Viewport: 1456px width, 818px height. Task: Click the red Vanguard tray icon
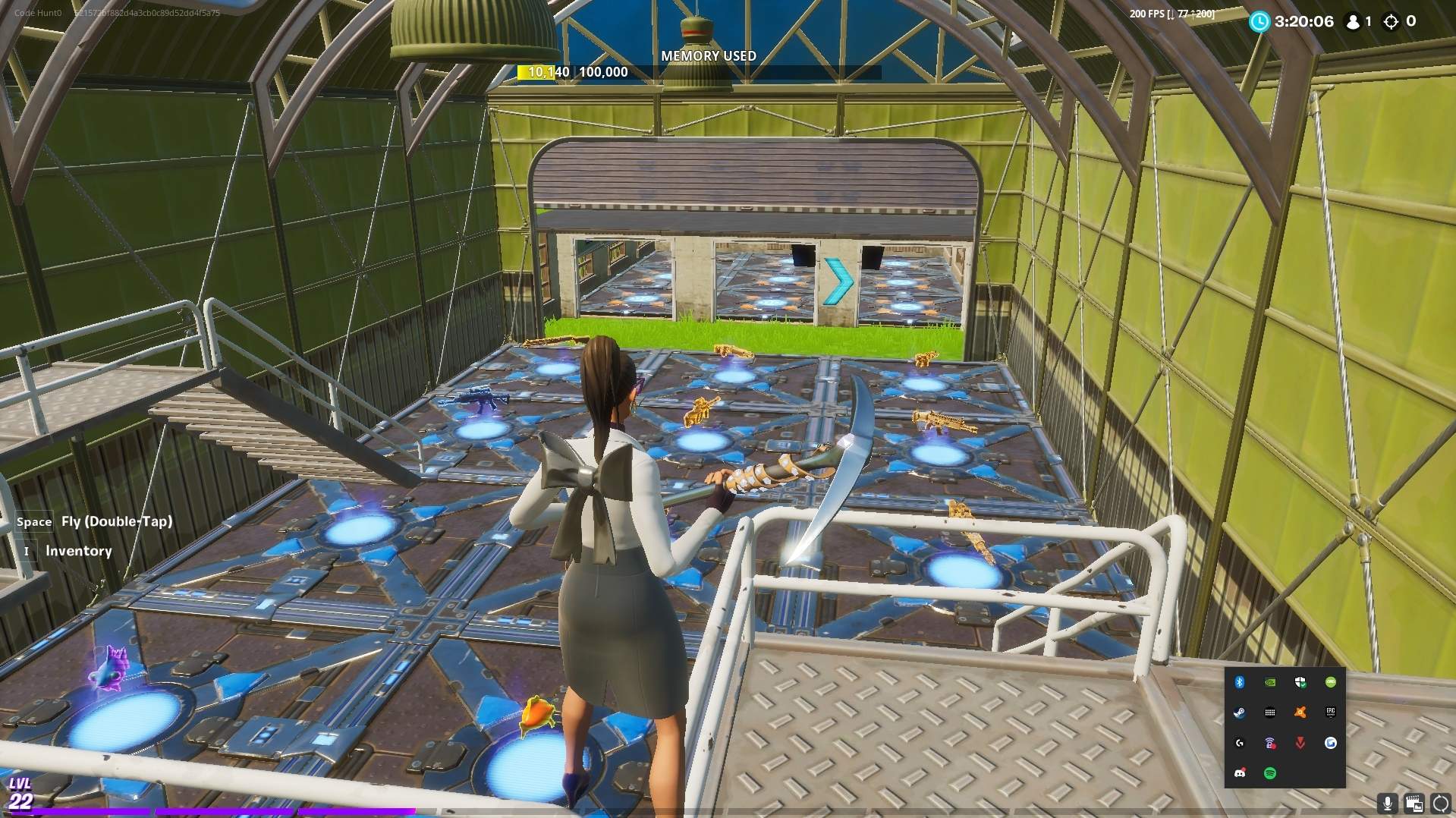(x=1300, y=742)
